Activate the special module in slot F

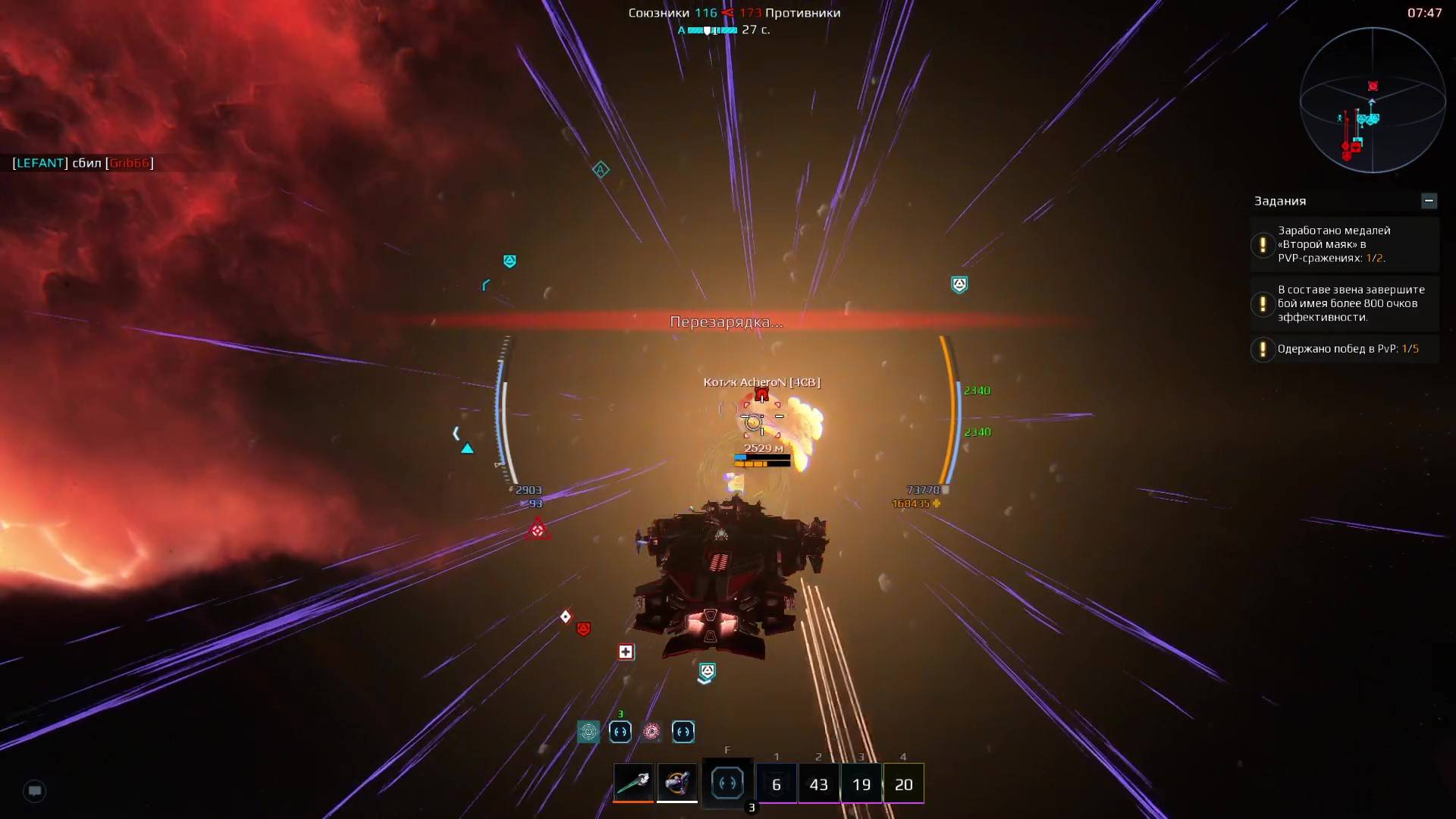pyautogui.click(x=727, y=783)
